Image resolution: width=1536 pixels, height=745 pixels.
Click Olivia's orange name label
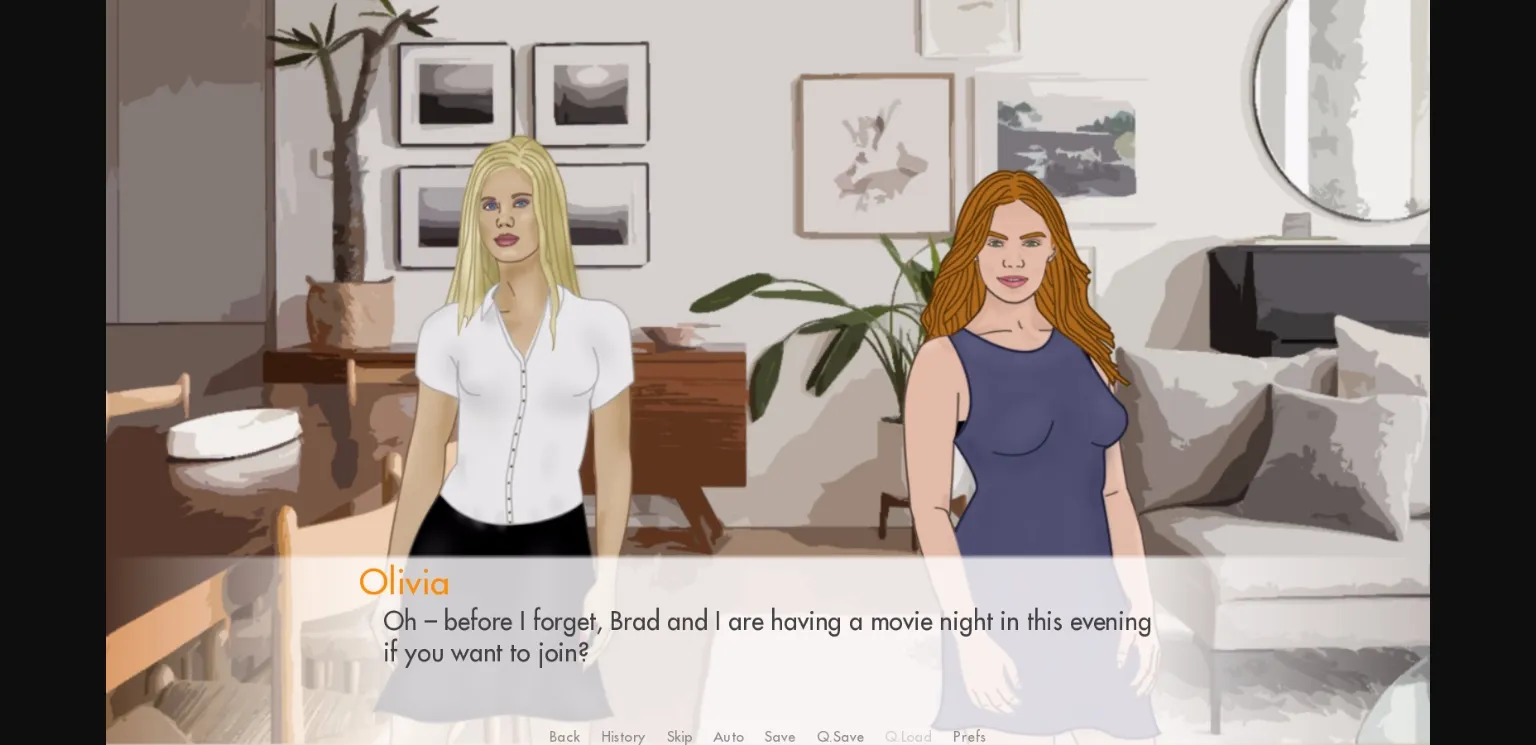(x=404, y=583)
